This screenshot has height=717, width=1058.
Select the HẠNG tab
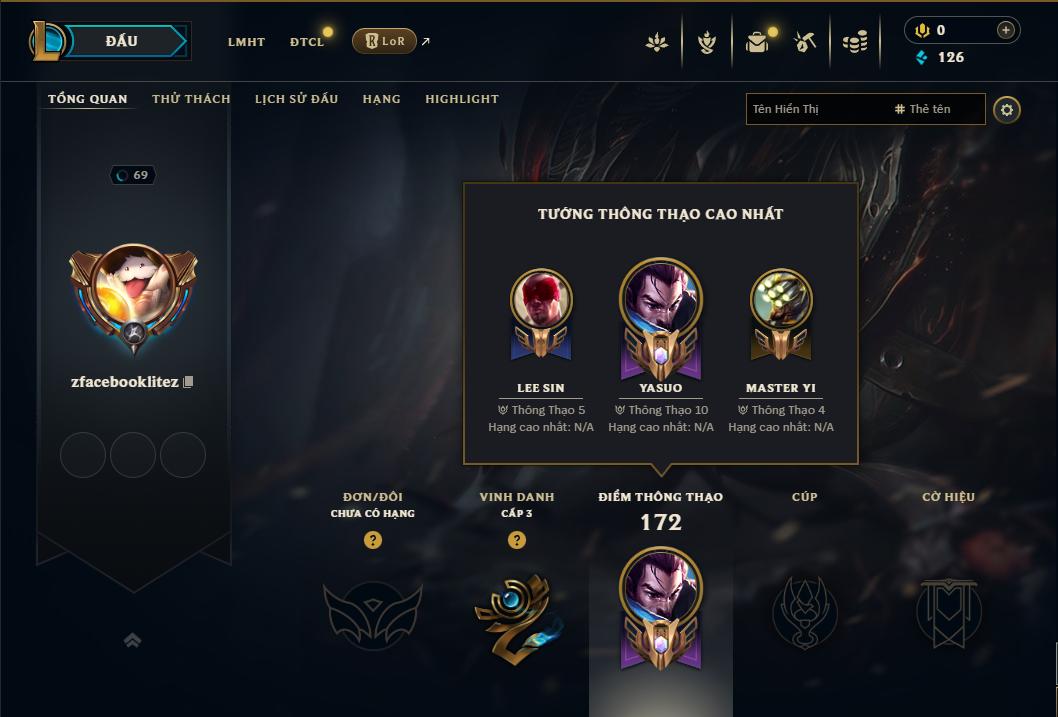point(381,99)
